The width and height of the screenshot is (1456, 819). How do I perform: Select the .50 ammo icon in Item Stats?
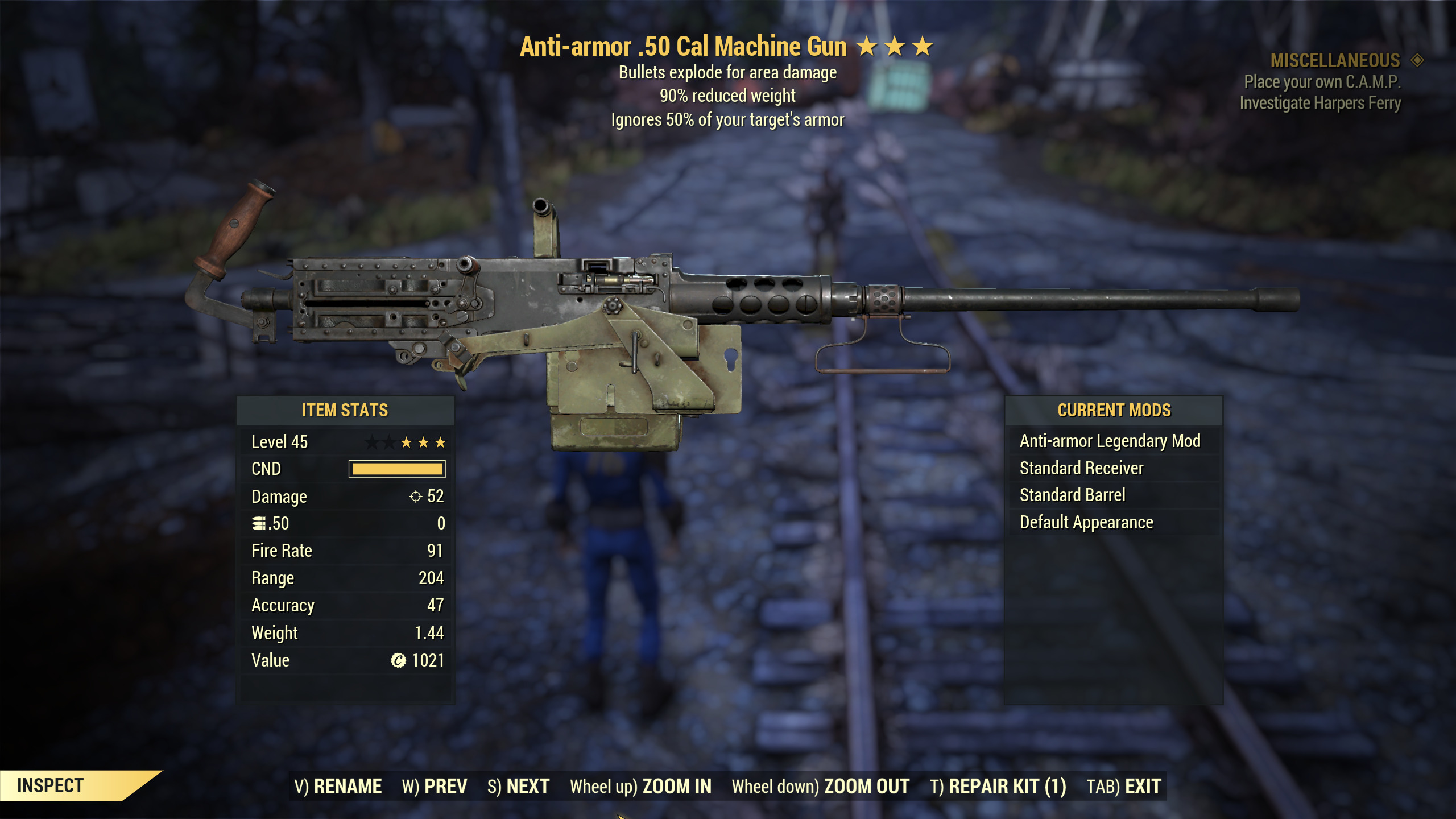(259, 523)
